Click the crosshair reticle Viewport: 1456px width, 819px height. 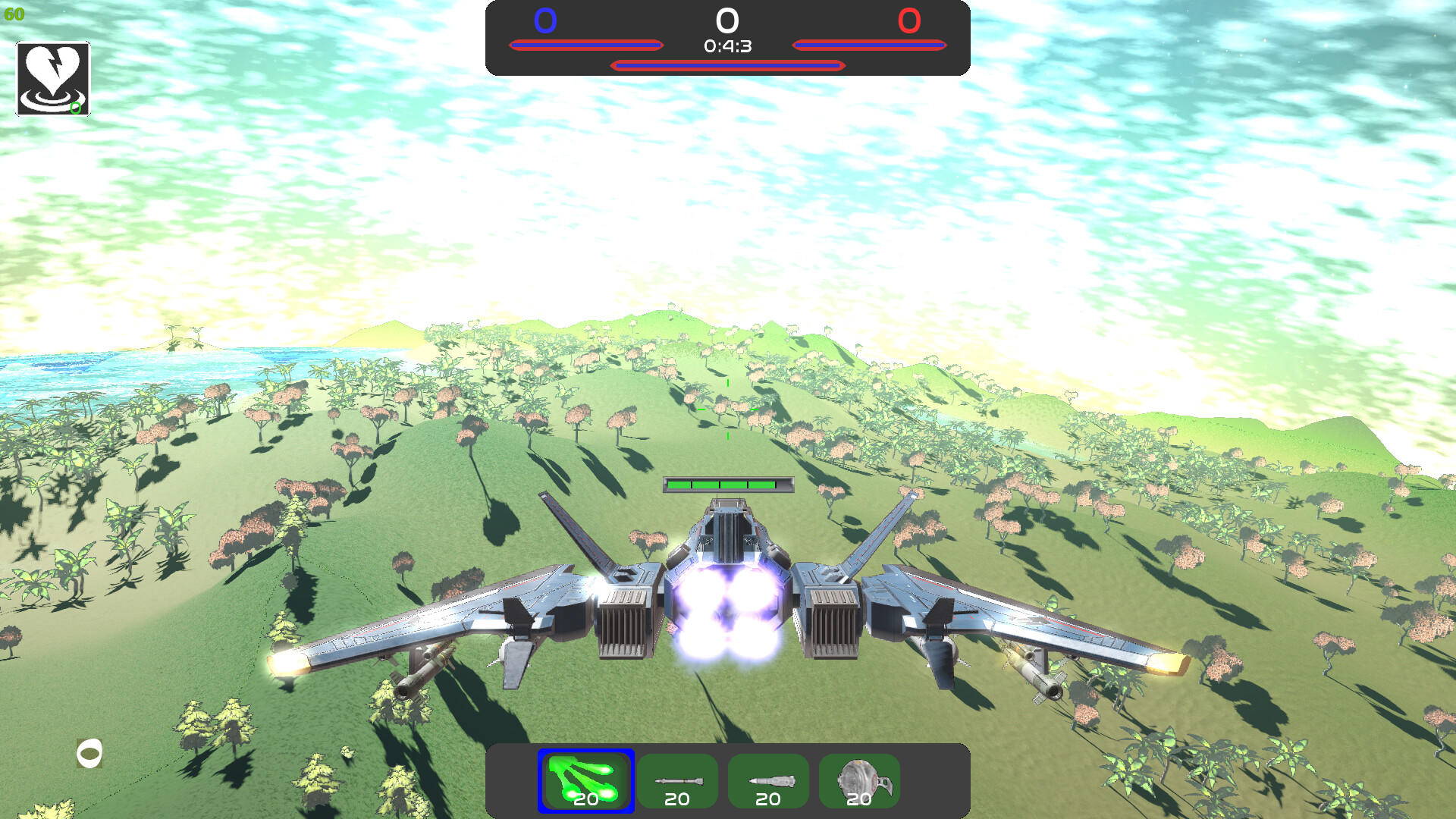click(727, 409)
